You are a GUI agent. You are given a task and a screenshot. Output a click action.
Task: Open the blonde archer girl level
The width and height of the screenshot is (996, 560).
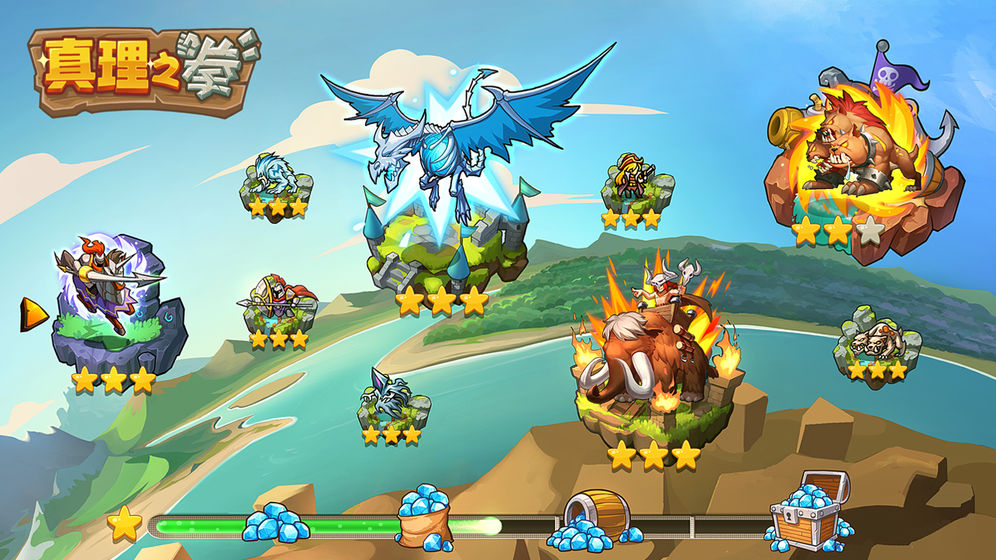(x=633, y=186)
